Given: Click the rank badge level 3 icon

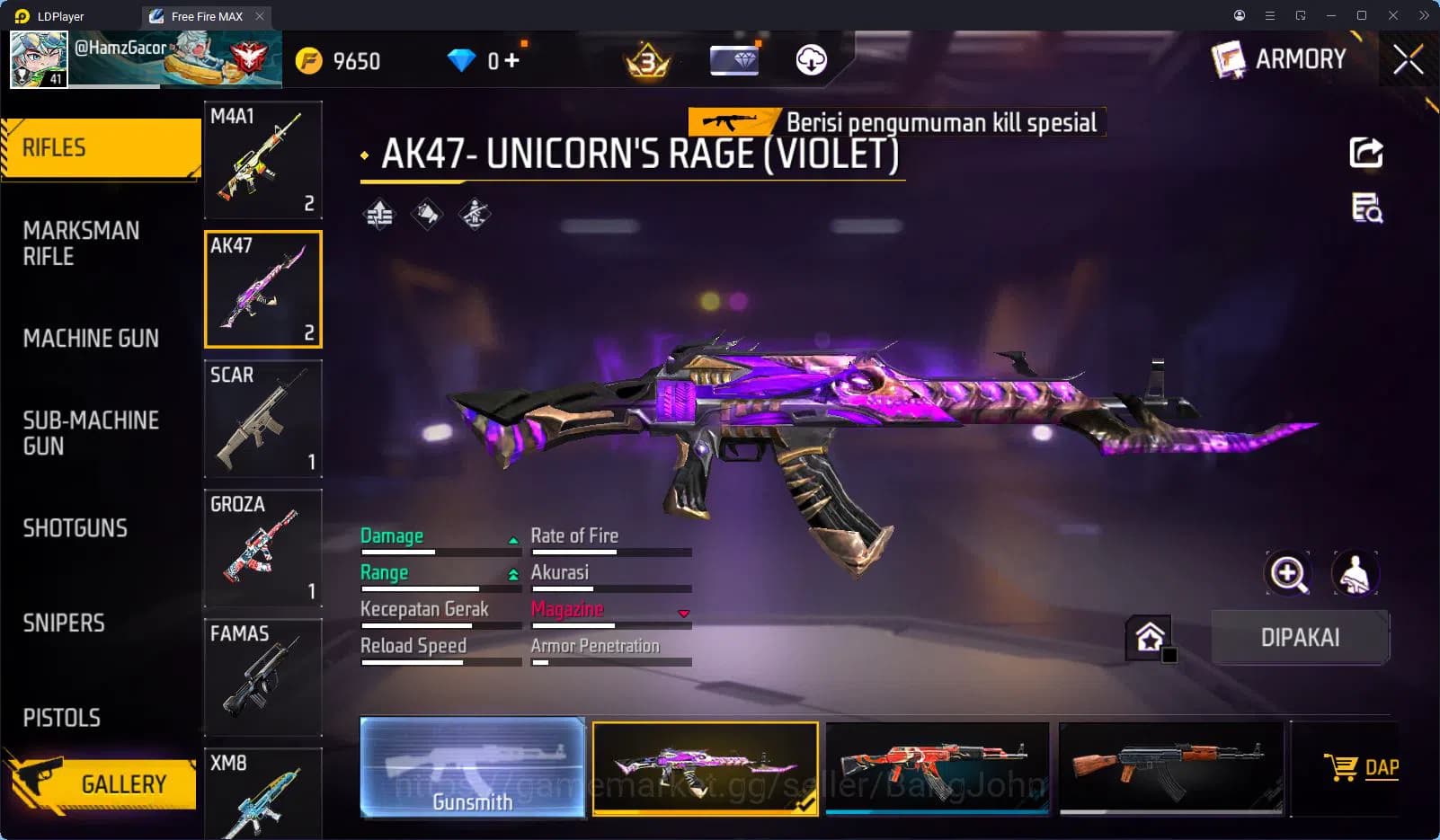Looking at the screenshot, I should click(x=646, y=60).
